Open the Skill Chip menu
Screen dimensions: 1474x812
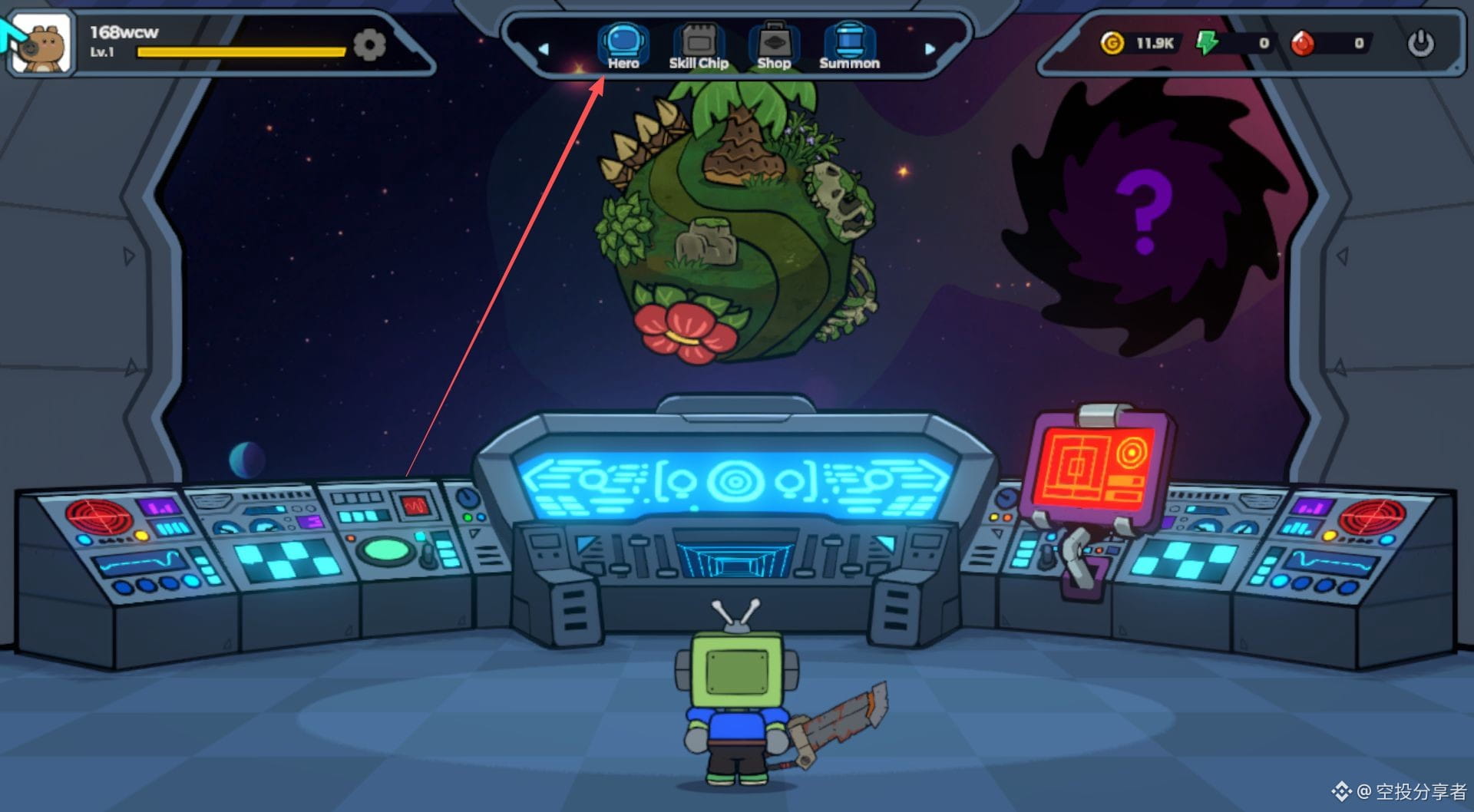pyautogui.click(x=698, y=47)
